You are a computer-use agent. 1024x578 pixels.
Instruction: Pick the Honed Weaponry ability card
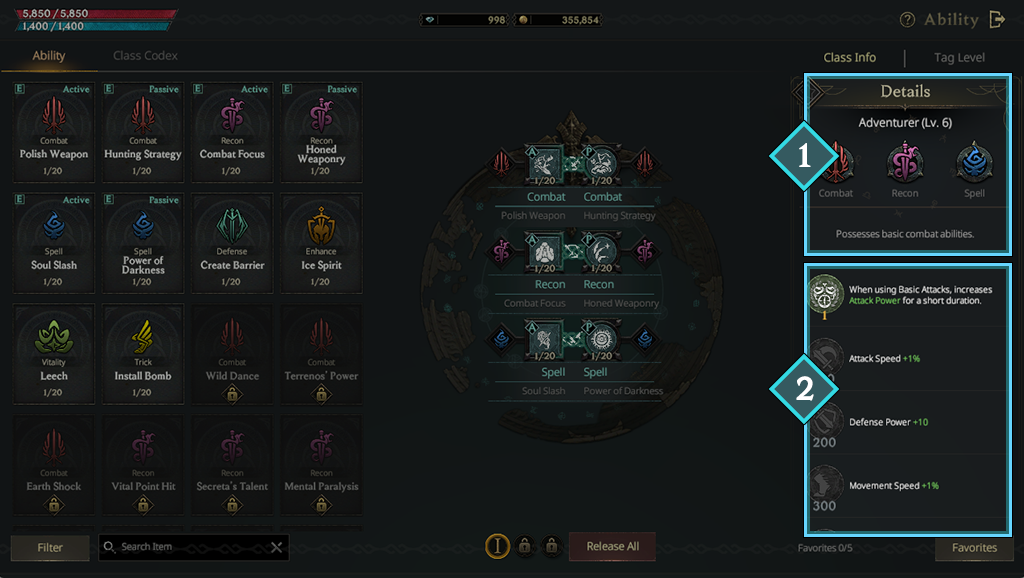click(x=321, y=131)
